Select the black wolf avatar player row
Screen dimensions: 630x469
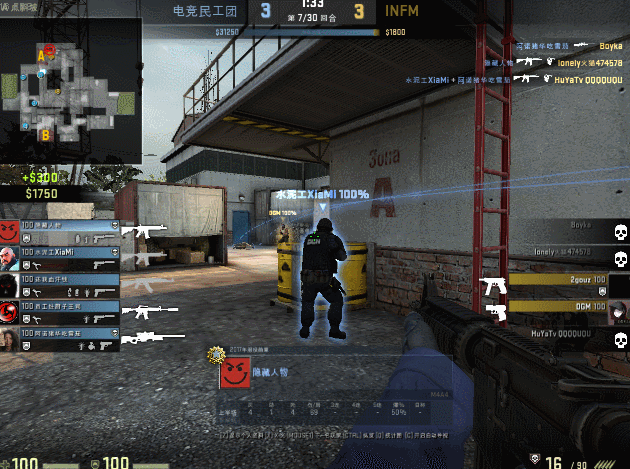pyautogui.click(x=62, y=285)
